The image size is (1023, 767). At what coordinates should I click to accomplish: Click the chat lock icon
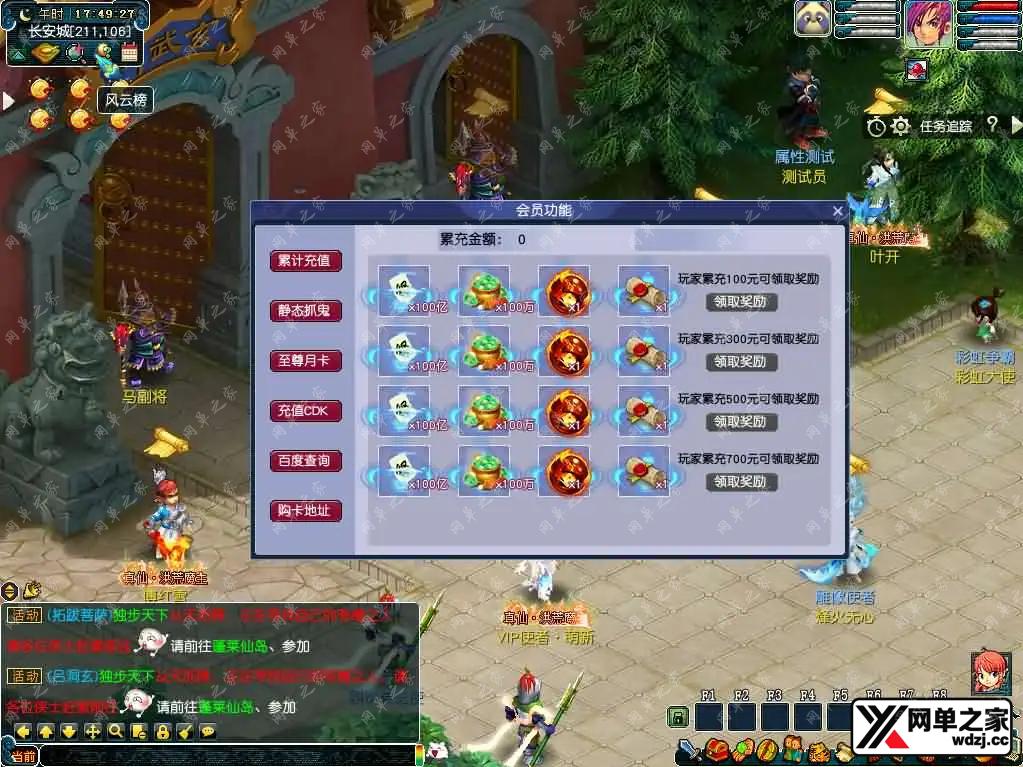tap(162, 731)
